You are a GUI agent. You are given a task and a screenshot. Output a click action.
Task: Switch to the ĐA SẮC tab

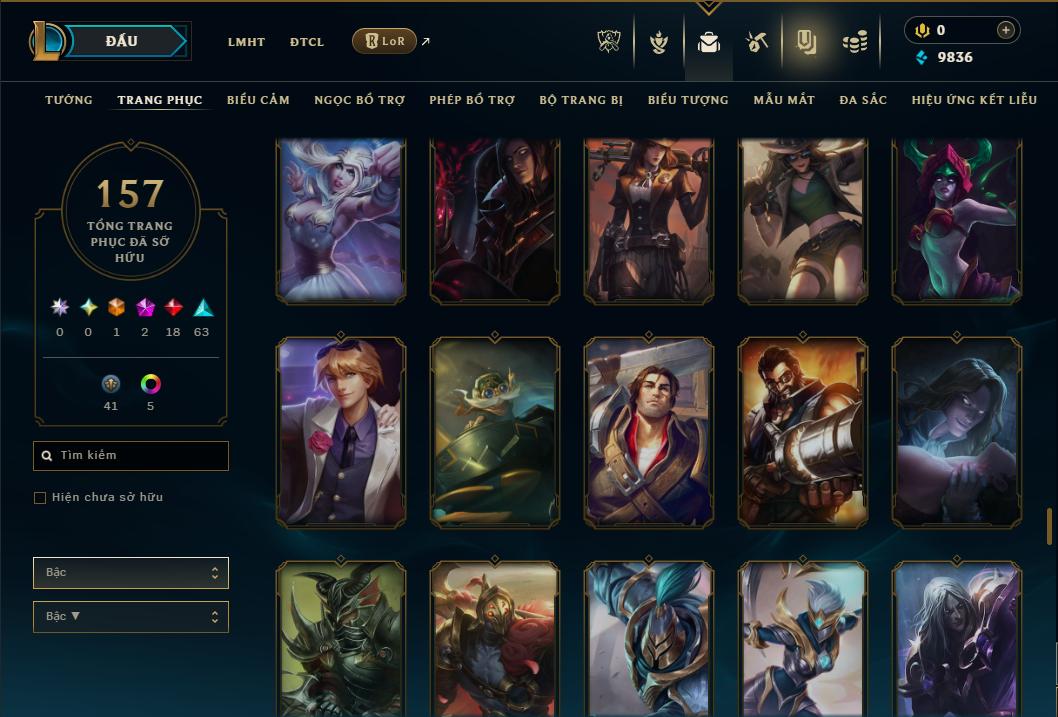pos(863,100)
